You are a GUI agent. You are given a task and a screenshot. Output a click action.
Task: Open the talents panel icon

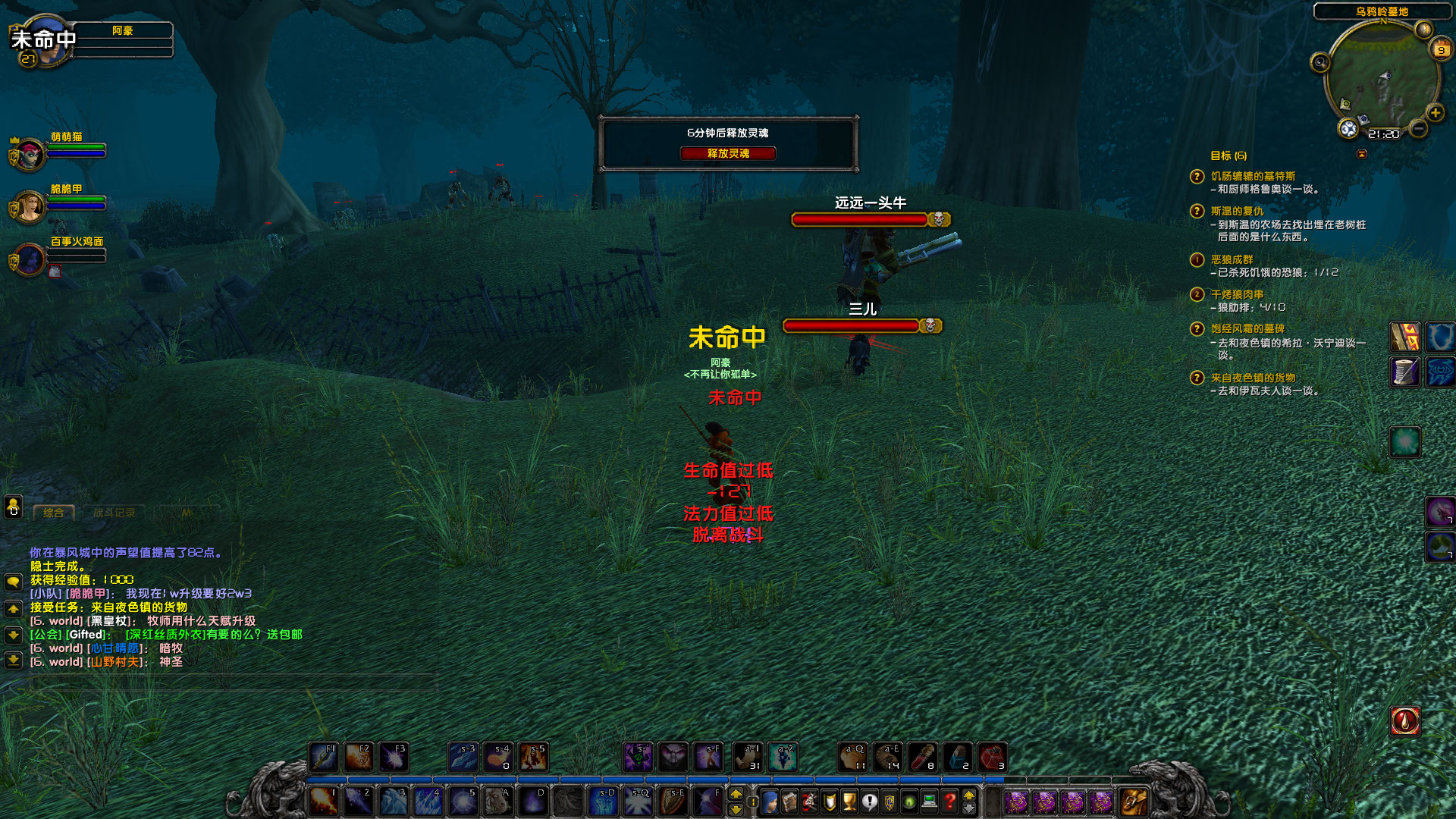pyautogui.click(x=808, y=800)
